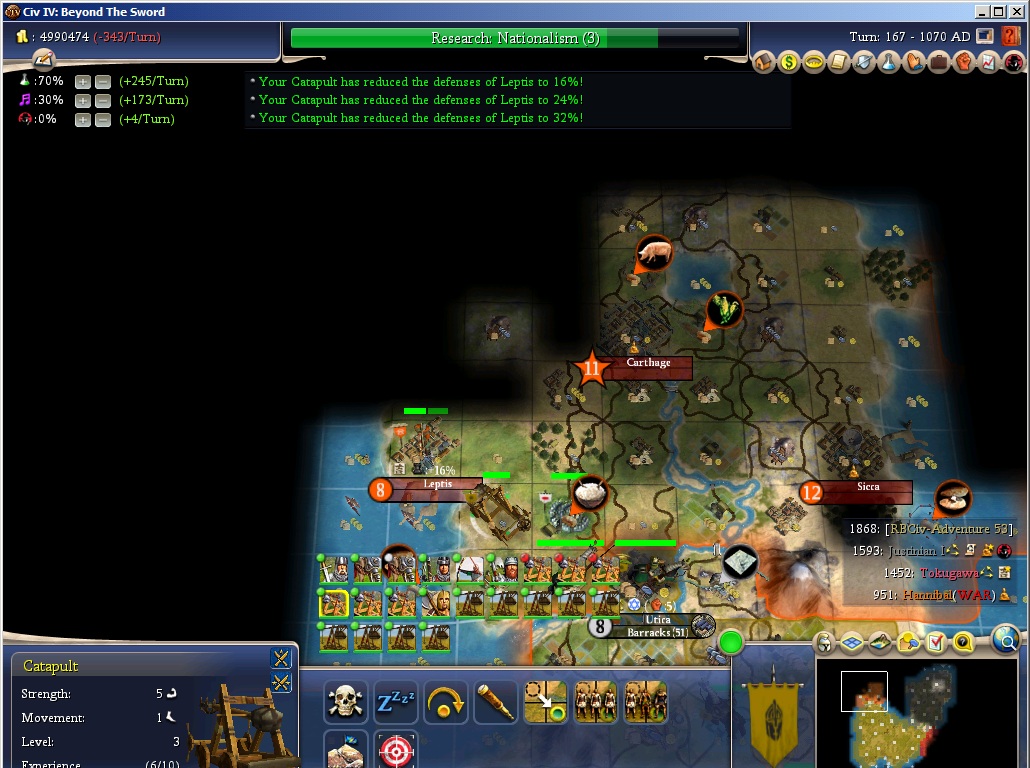Click the Research: Nationalism progress bar
The height and width of the screenshot is (768, 1030).
515,38
